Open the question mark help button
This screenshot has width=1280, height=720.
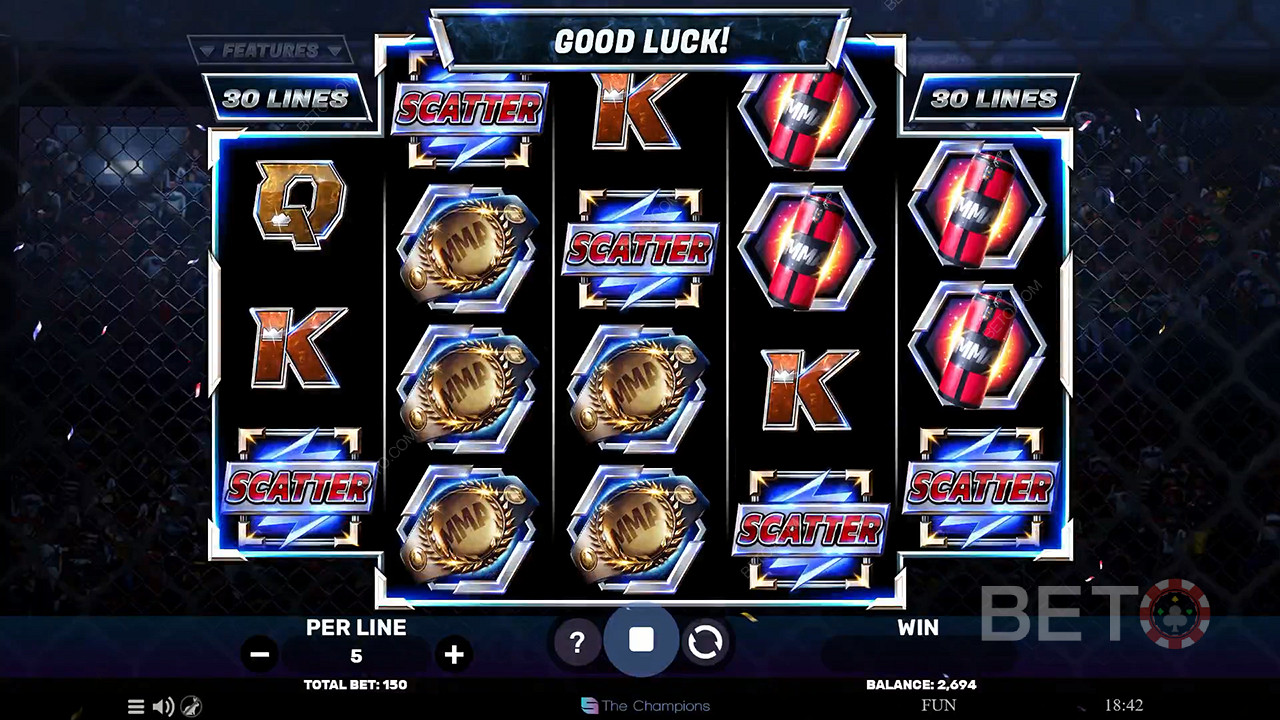pos(577,643)
